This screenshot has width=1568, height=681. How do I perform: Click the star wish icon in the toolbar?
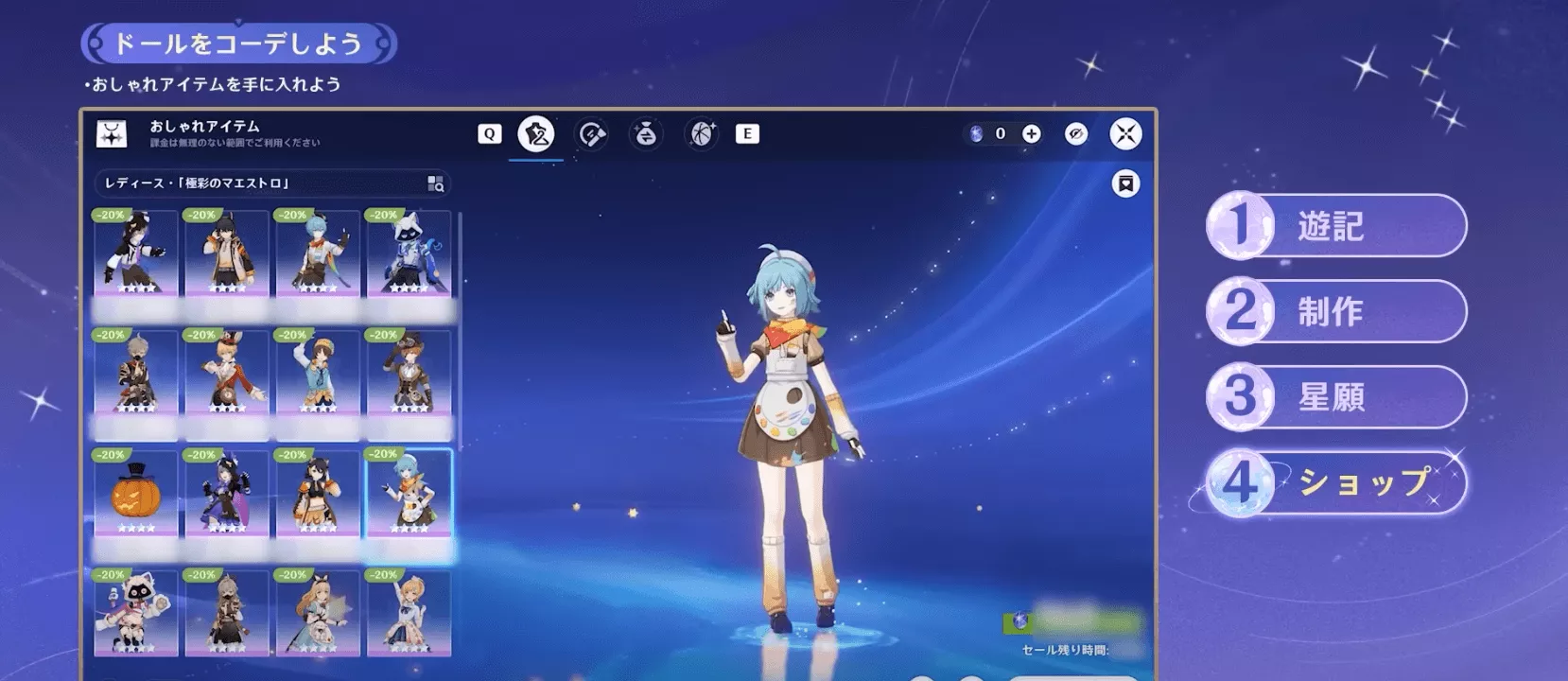(x=699, y=133)
